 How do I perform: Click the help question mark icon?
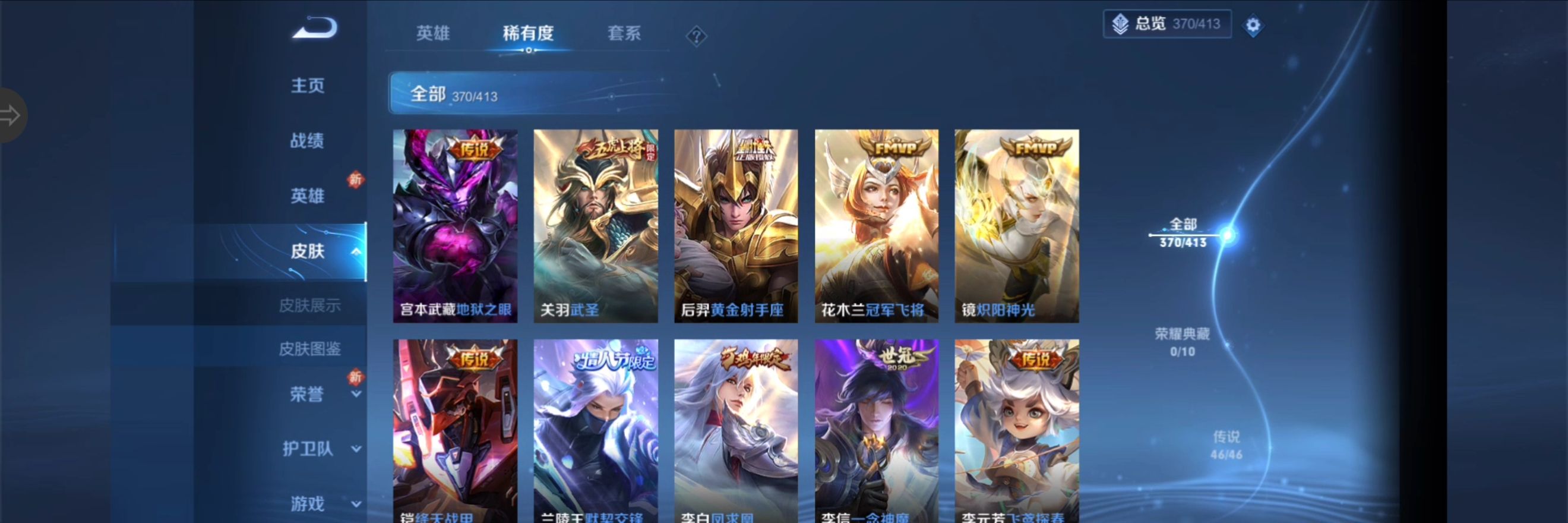(696, 35)
